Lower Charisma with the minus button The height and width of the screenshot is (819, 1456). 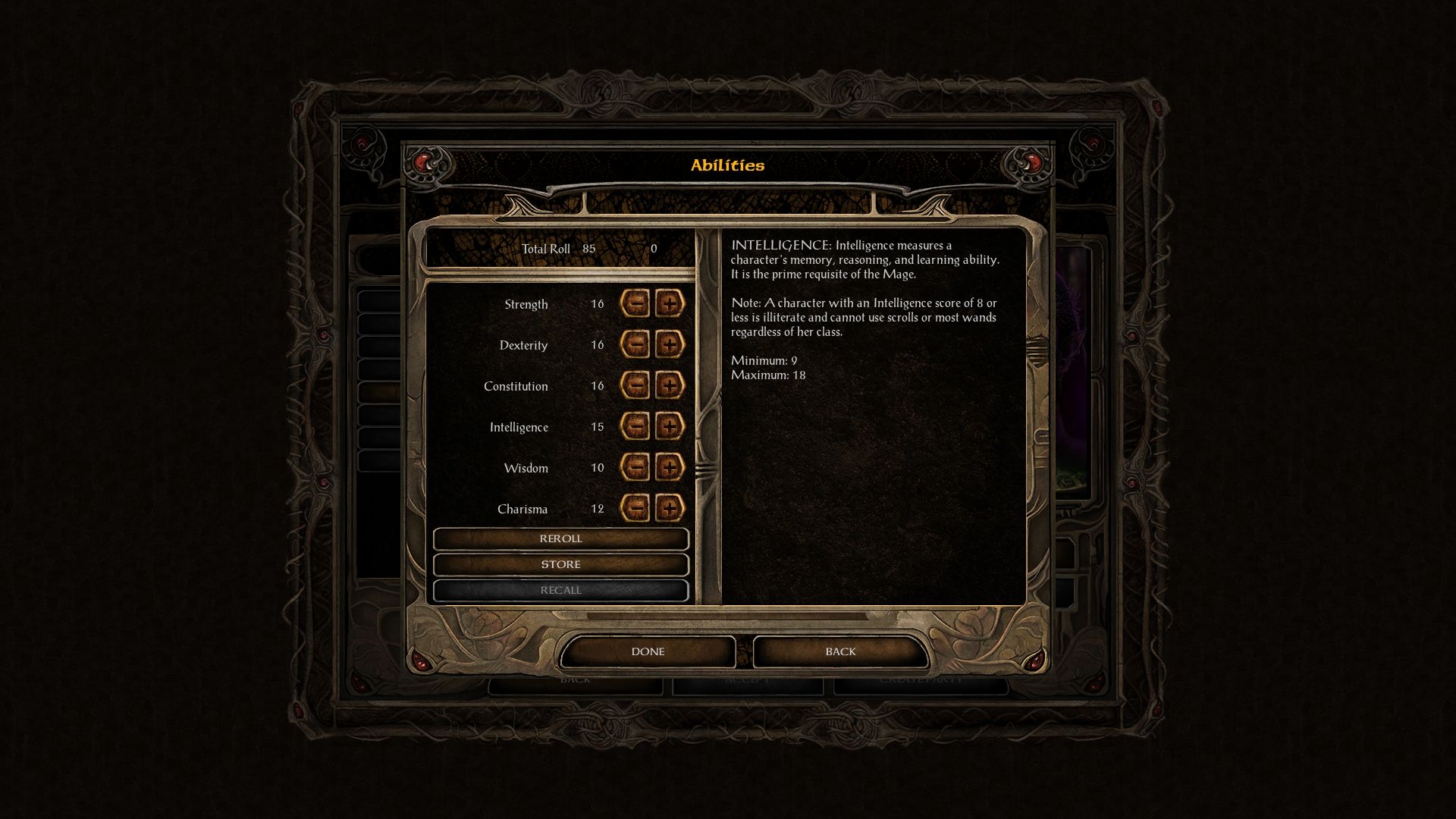635,509
